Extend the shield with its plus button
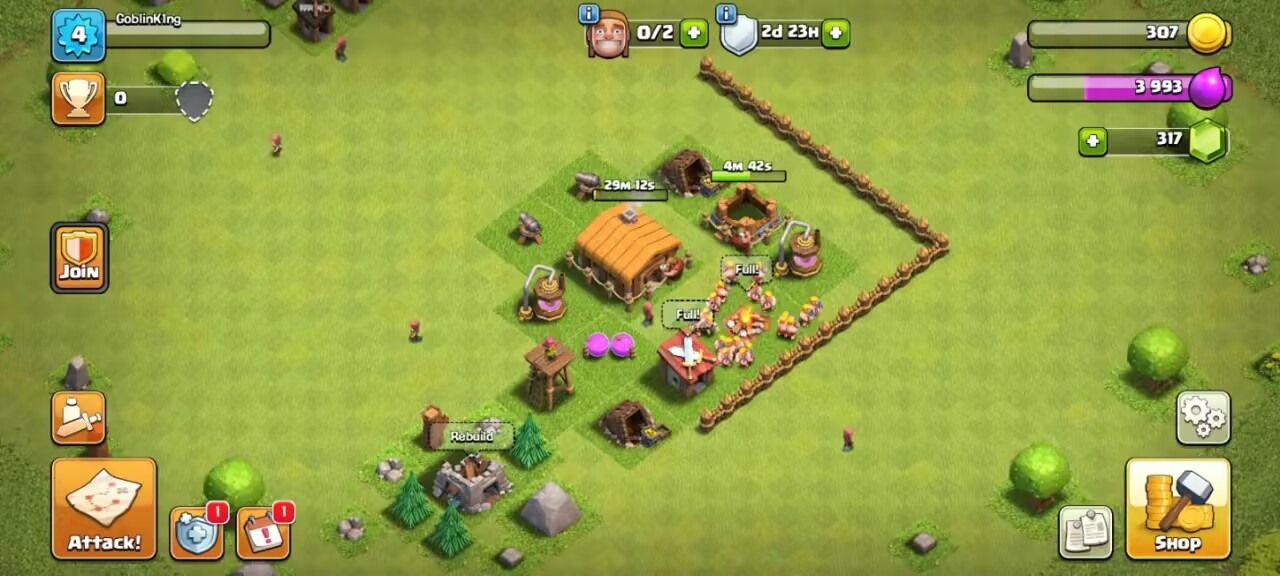 pyautogui.click(x=836, y=33)
